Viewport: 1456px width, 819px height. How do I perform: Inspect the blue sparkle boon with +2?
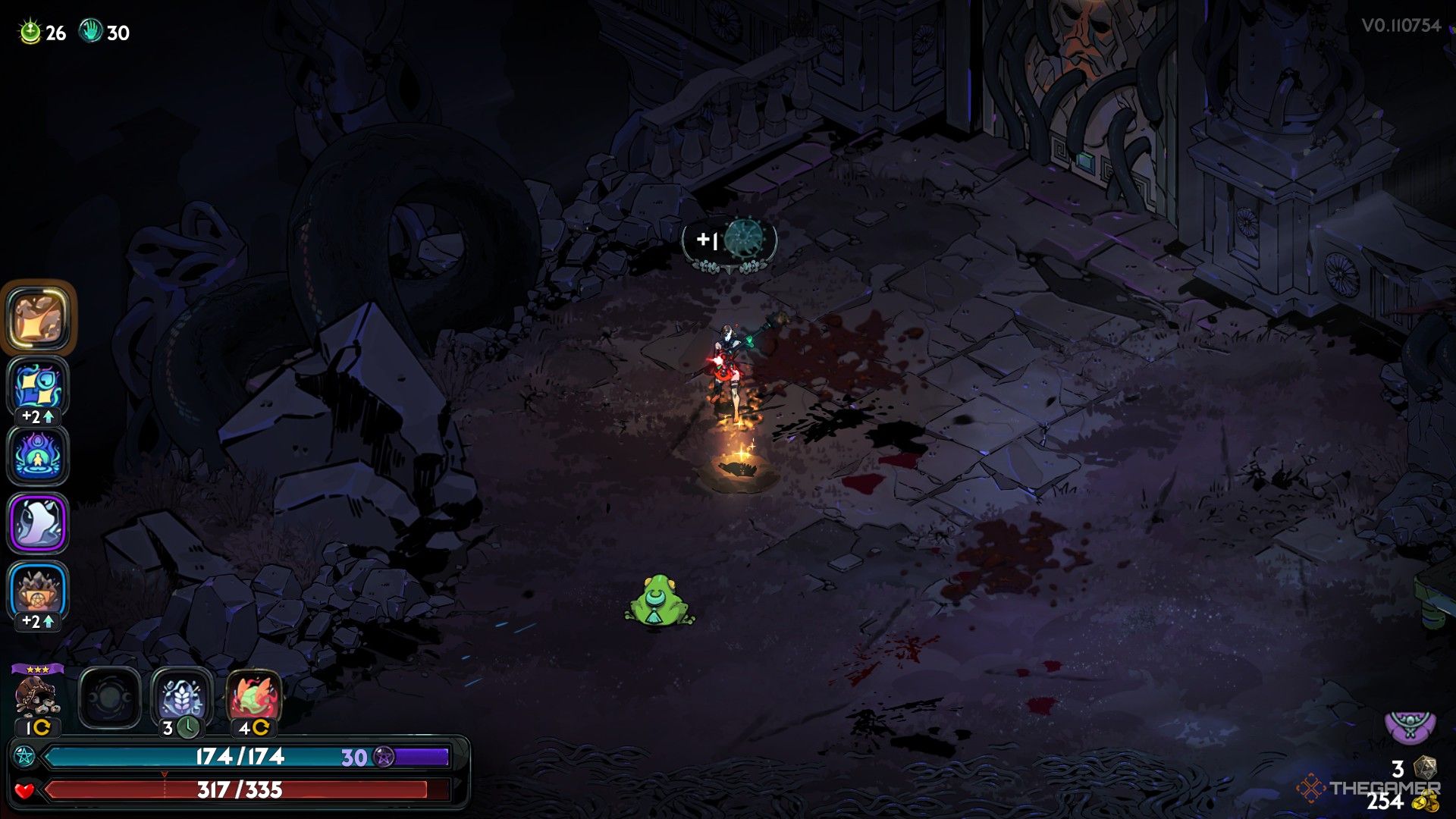[38, 386]
